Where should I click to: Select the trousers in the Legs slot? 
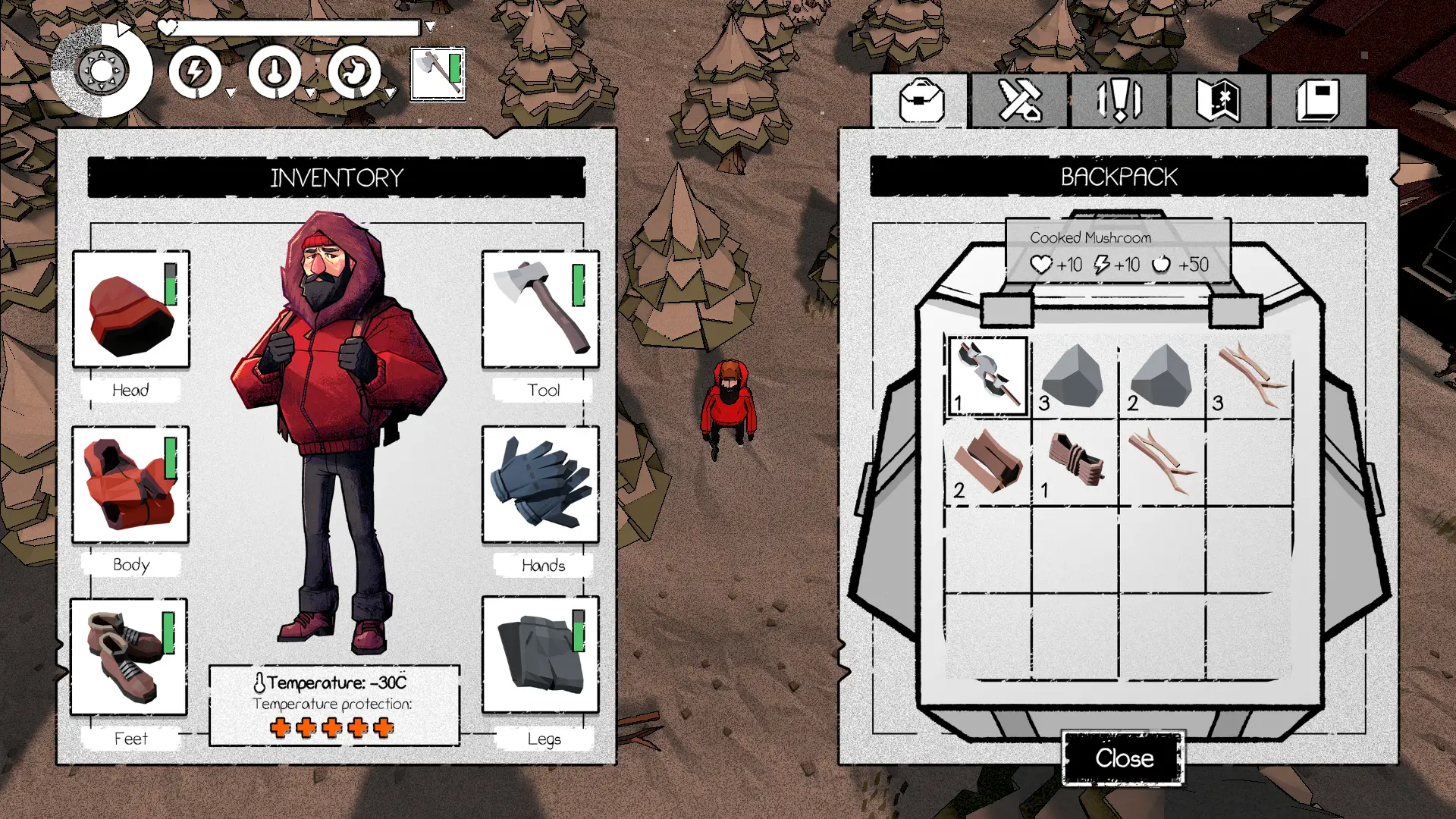click(x=540, y=654)
